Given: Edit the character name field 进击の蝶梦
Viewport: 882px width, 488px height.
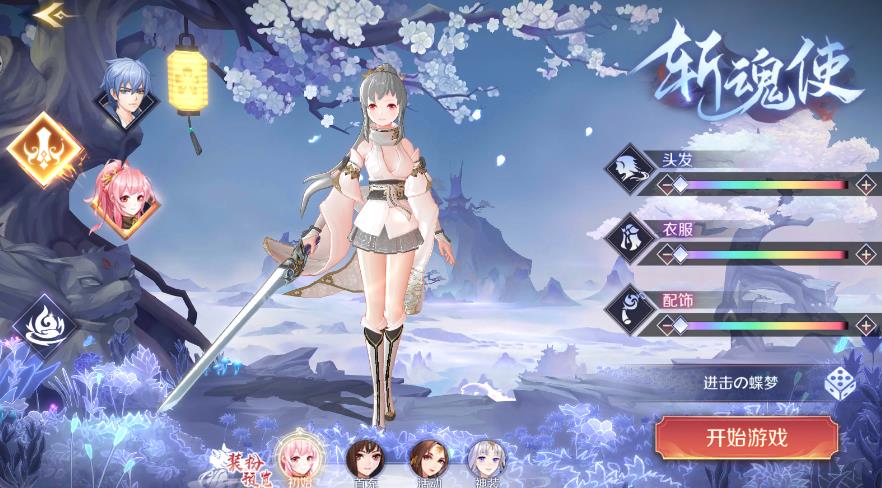Looking at the screenshot, I should pyautogui.click(x=740, y=383).
